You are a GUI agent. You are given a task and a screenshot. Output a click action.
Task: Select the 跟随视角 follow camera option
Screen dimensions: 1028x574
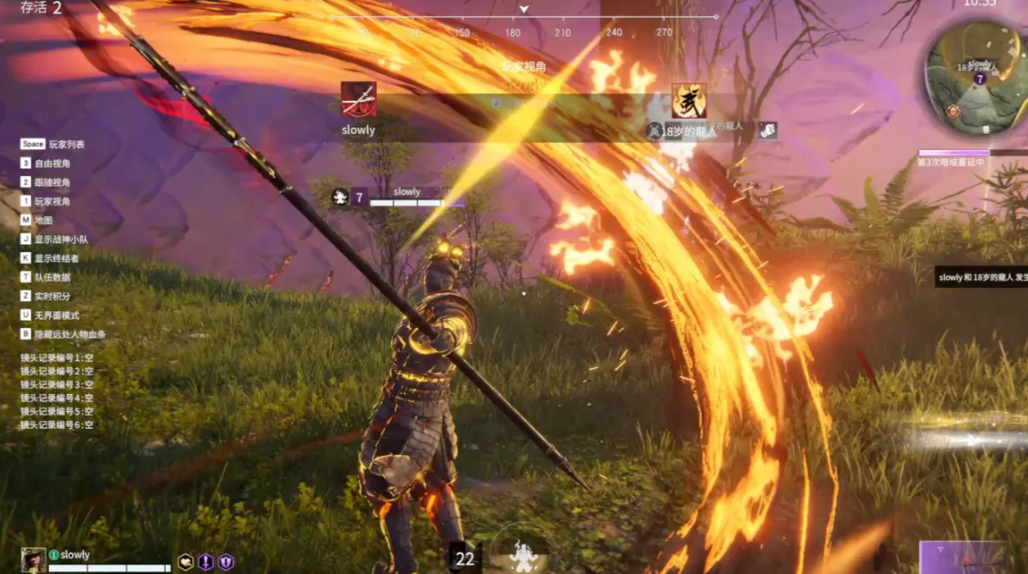(x=58, y=182)
